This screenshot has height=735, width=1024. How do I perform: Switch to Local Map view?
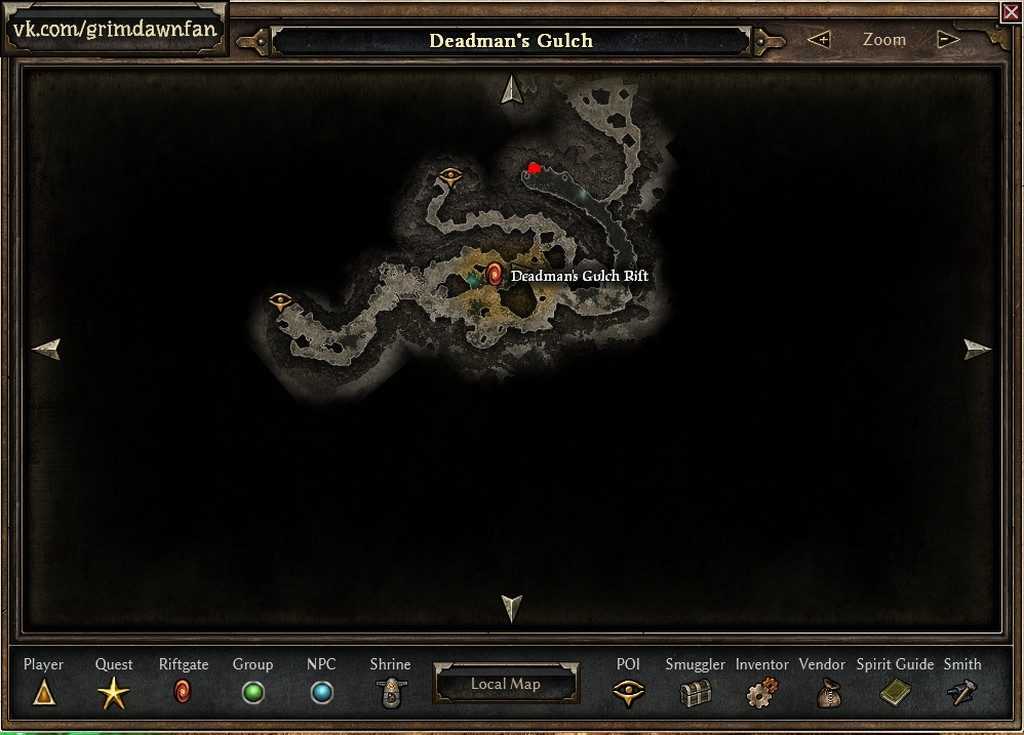click(506, 684)
